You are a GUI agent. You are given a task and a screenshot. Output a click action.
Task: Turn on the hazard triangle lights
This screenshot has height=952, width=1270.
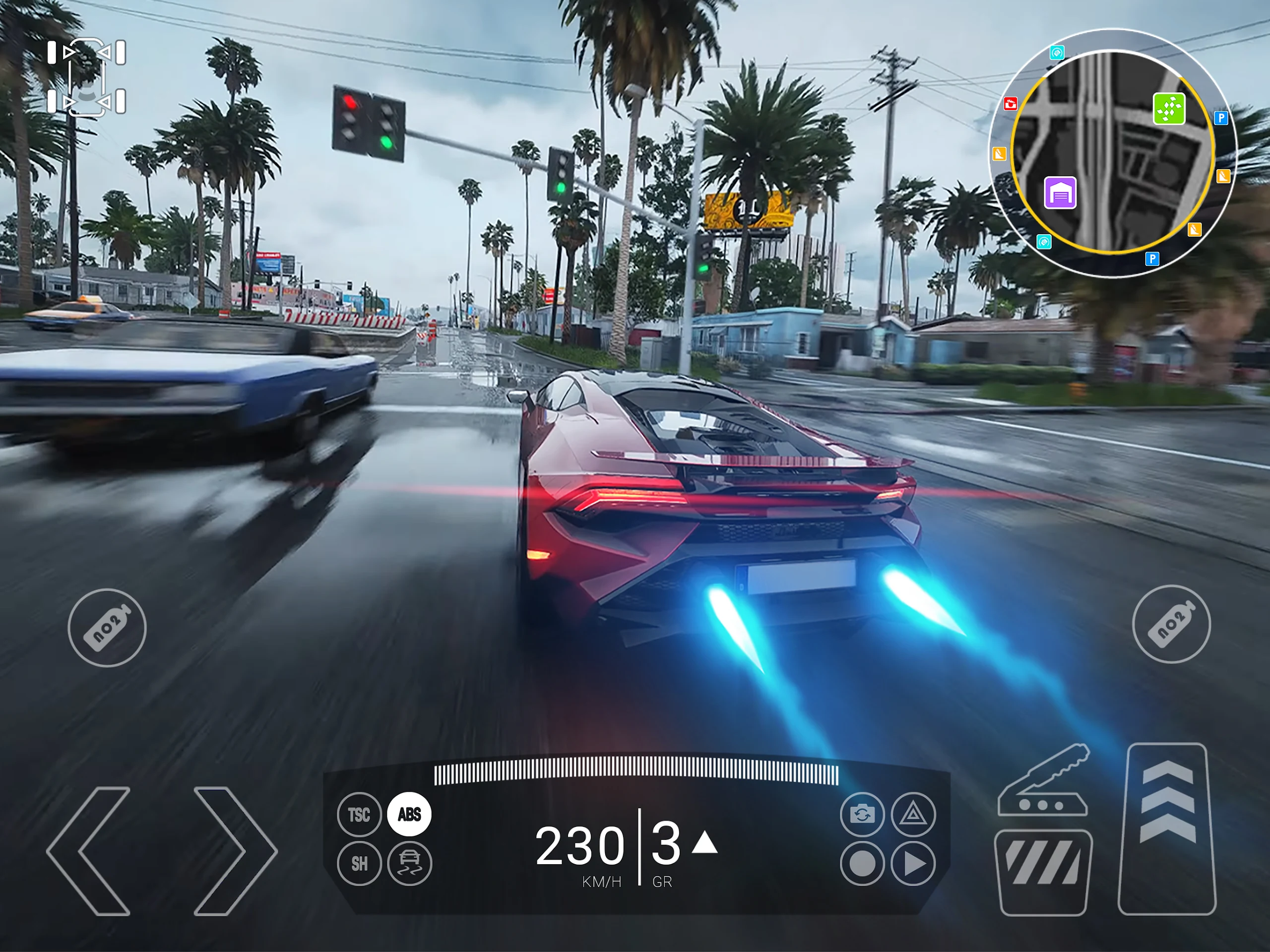point(913,814)
